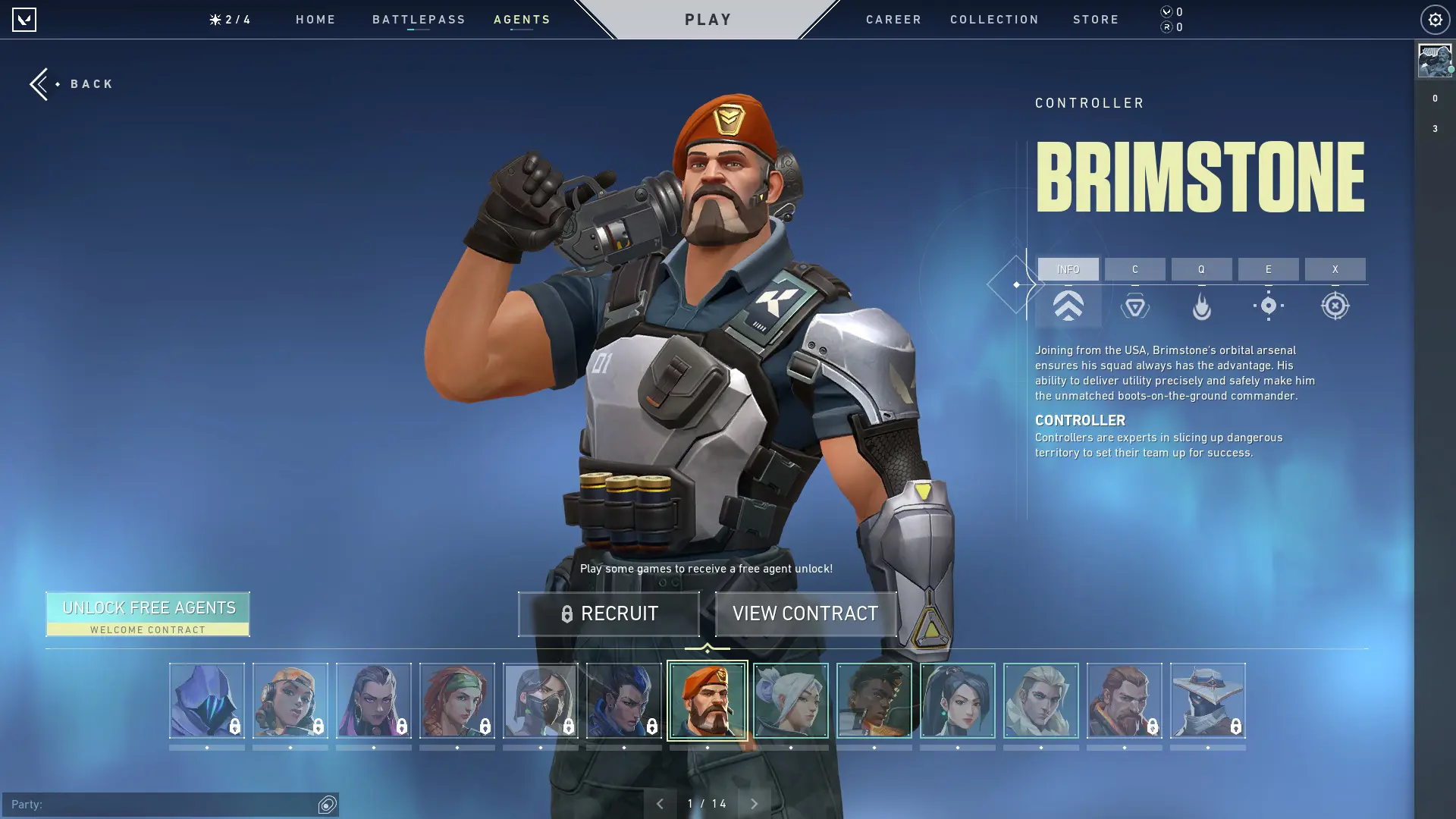
Task: Click the Controller role icon under INFO
Action: click(x=1068, y=306)
